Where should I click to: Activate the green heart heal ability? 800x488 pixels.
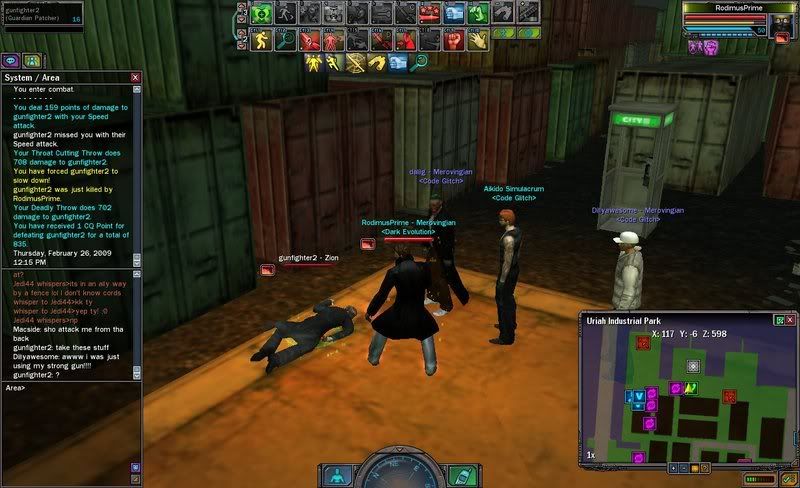tap(262, 14)
